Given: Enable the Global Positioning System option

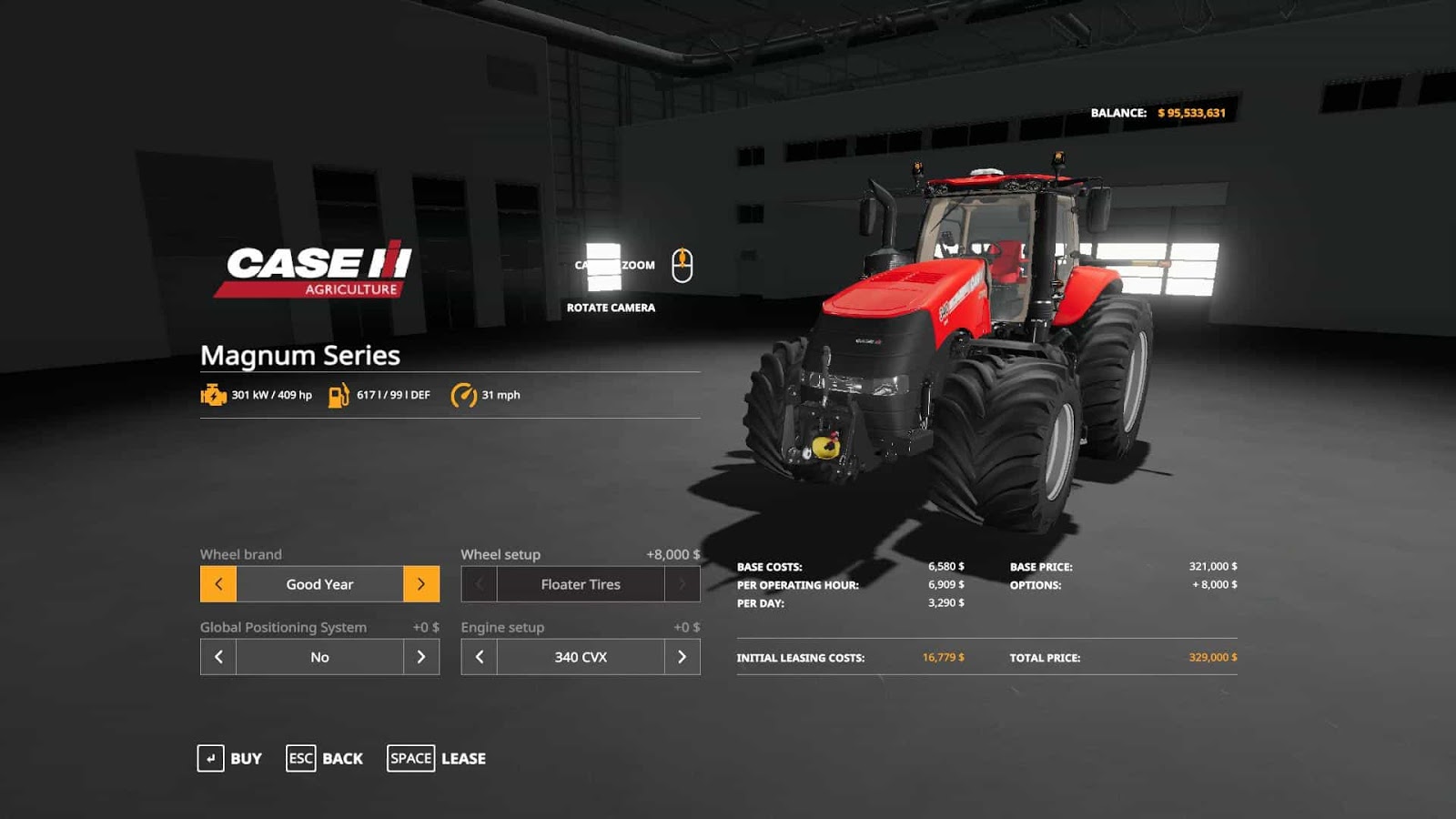Looking at the screenshot, I should pos(420,656).
